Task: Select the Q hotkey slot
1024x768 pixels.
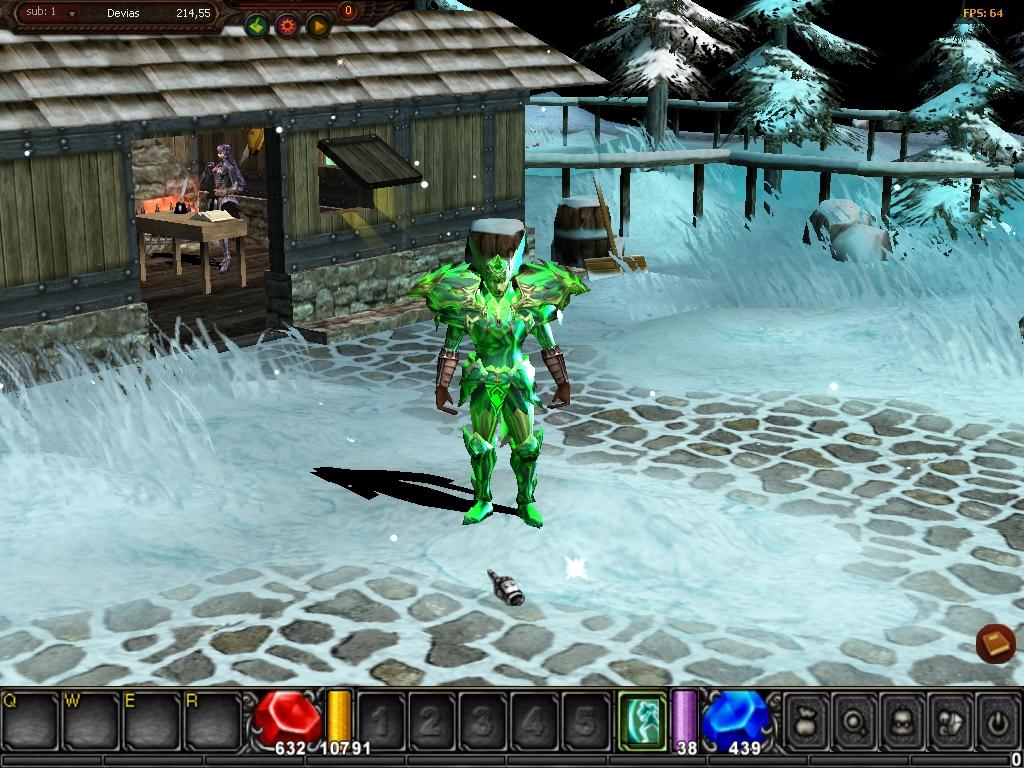Action: pos(29,719)
